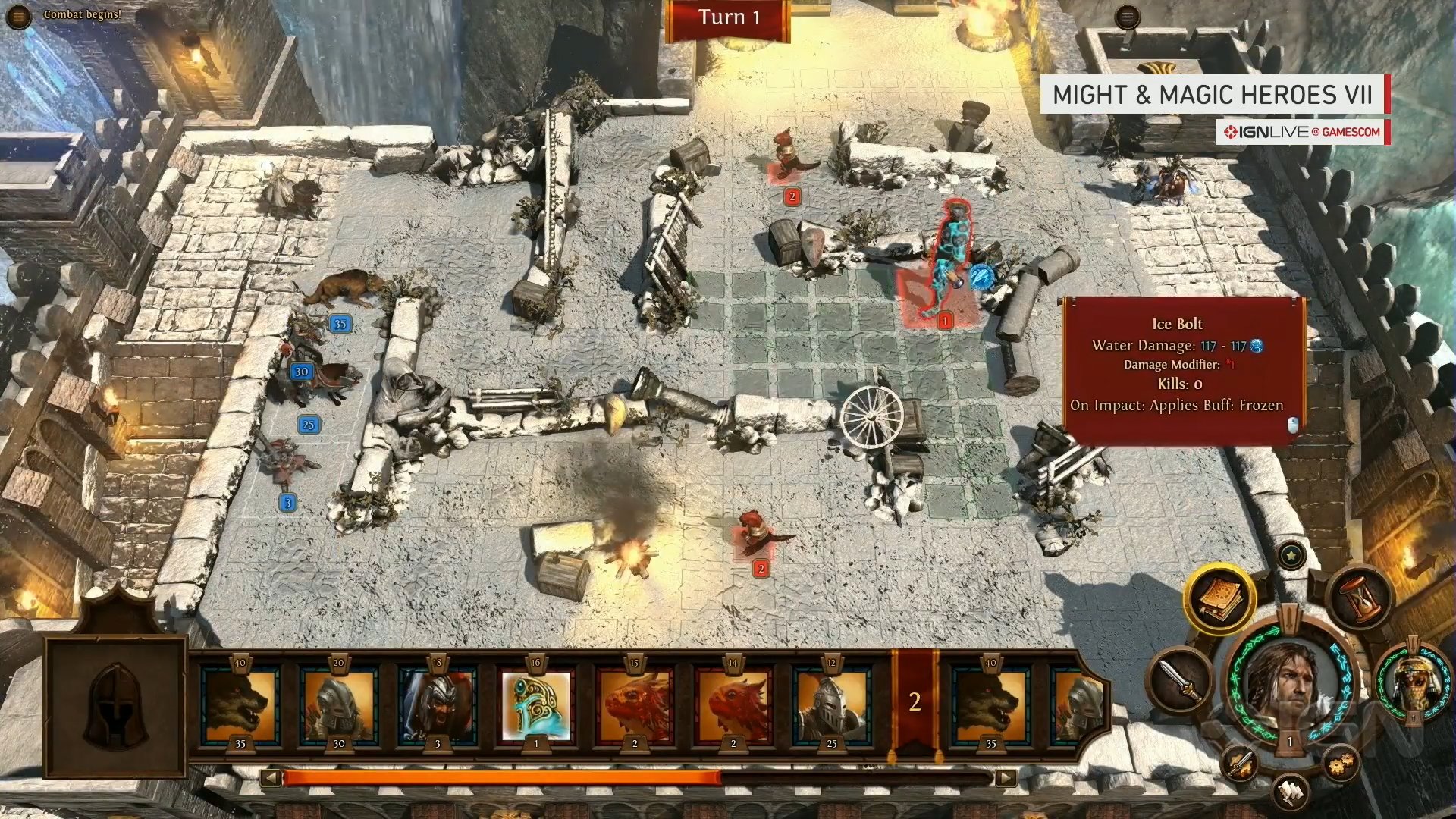This screenshot has height=819, width=1456.
Task: Select the long-haired hero portrait
Action: click(1288, 681)
